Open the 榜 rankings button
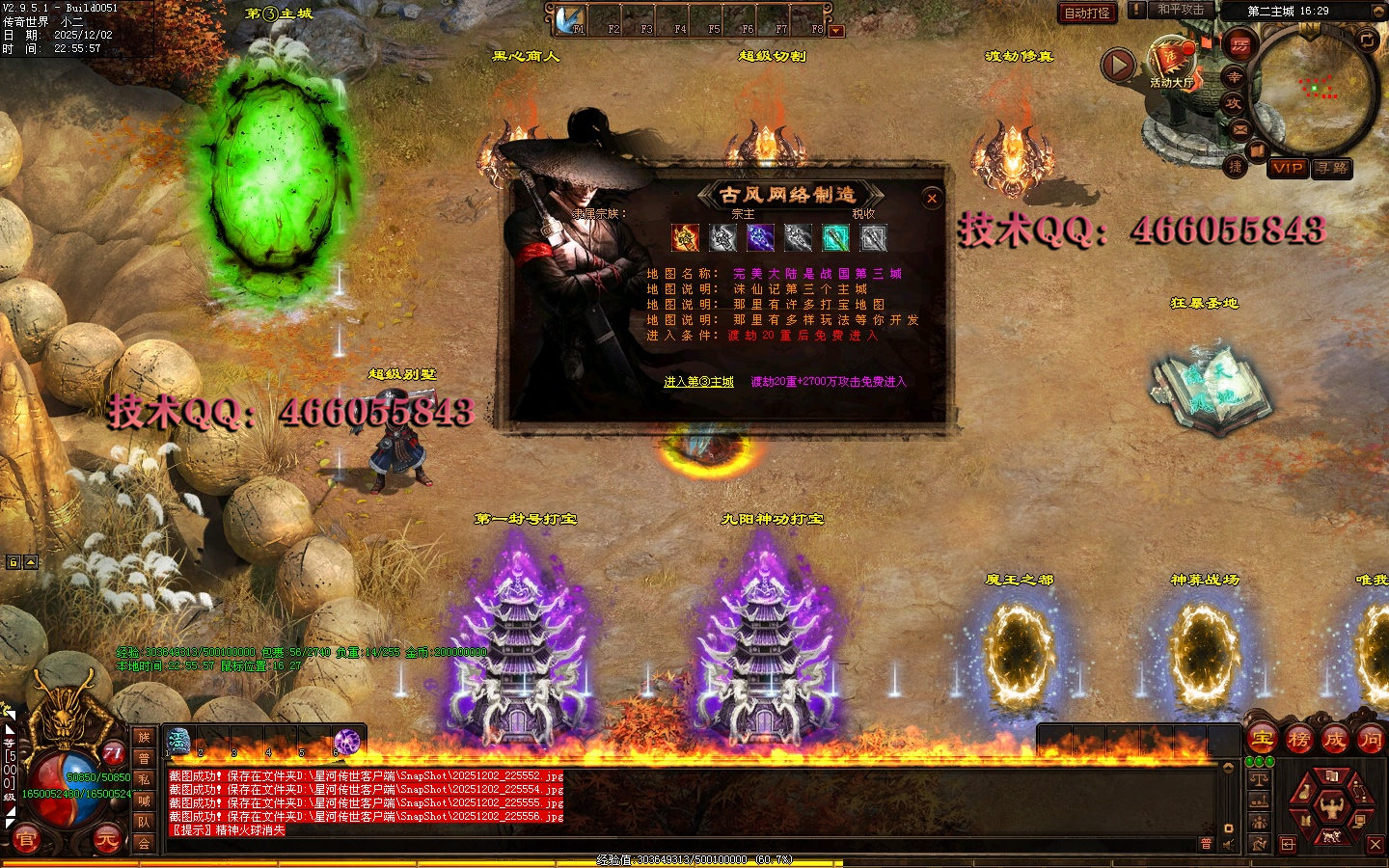1389x868 pixels. [x=1298, y=740]
